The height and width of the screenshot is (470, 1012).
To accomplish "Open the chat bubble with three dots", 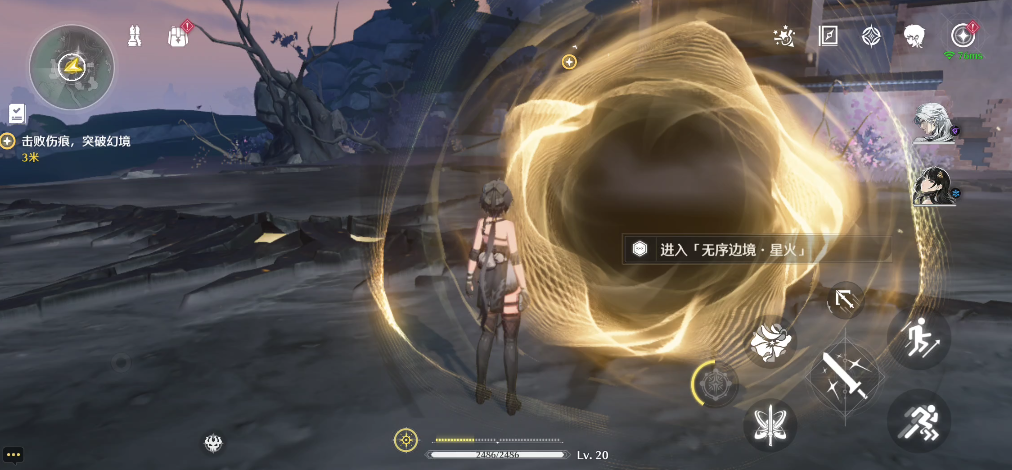I will (x=13, y=454).
